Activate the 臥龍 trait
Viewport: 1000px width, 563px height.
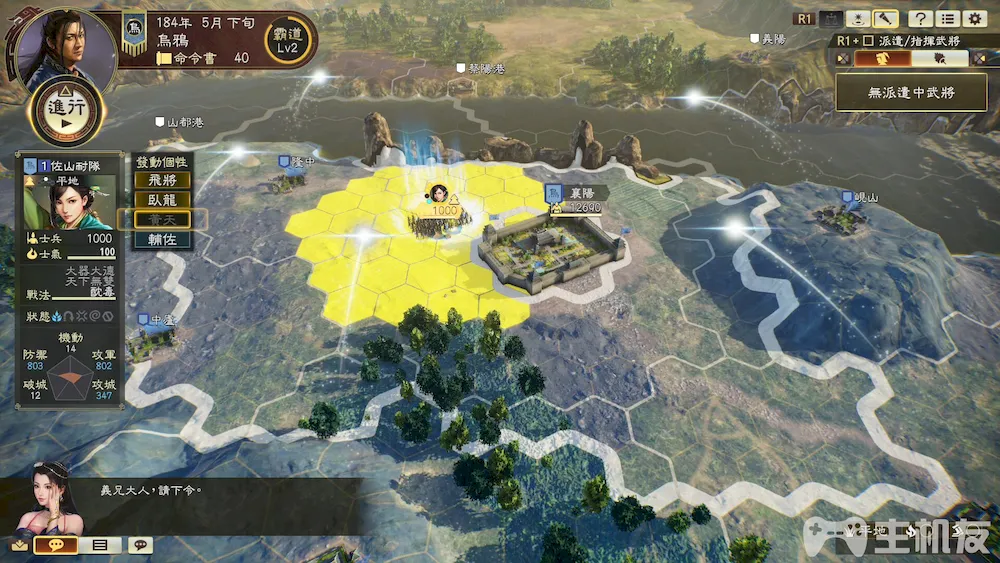click(x=162, y=200)
